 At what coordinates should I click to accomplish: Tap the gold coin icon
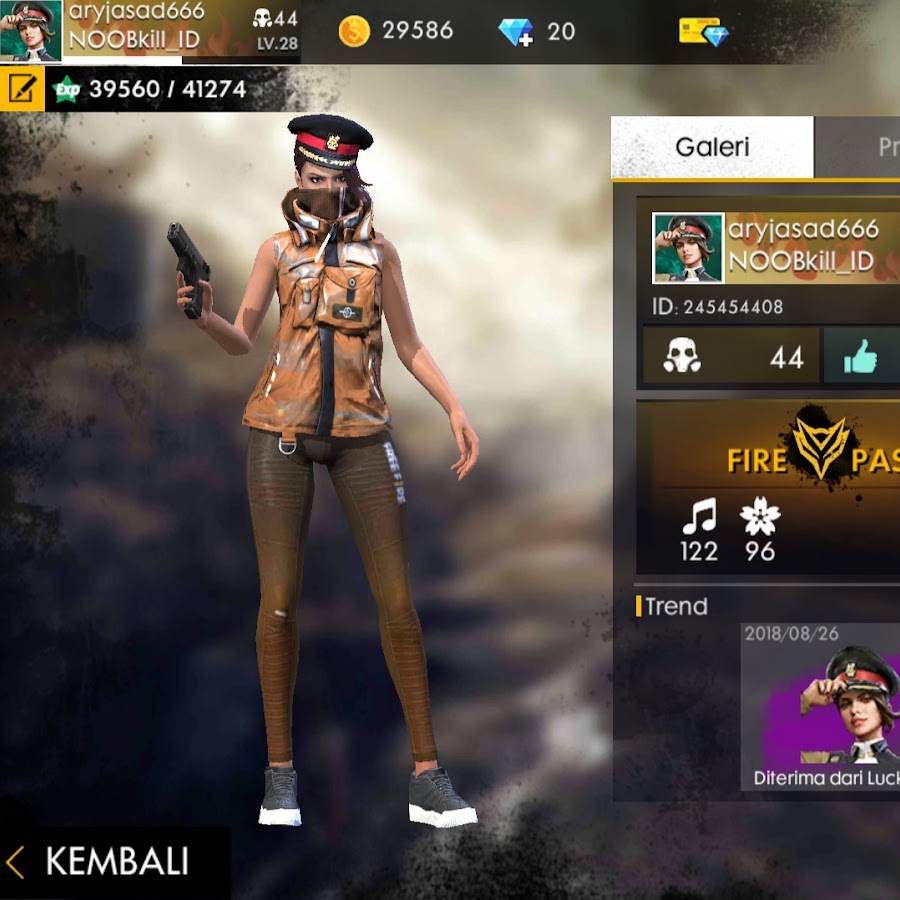pos(354,31)
